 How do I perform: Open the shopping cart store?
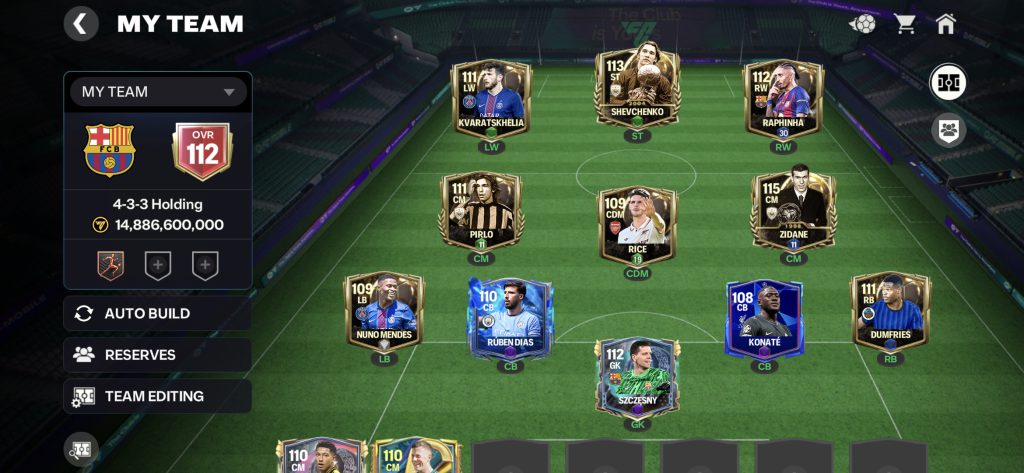[x=905, y=23]
